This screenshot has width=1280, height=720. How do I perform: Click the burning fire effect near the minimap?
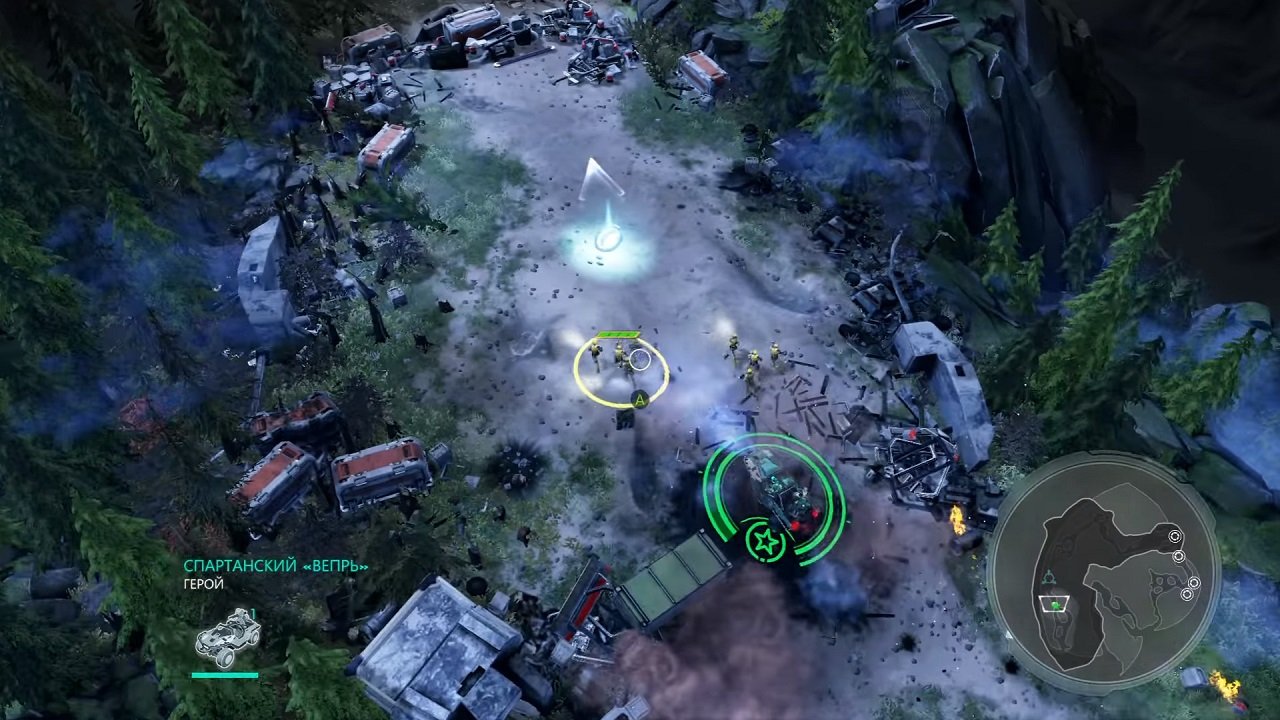click(1224, 685)
